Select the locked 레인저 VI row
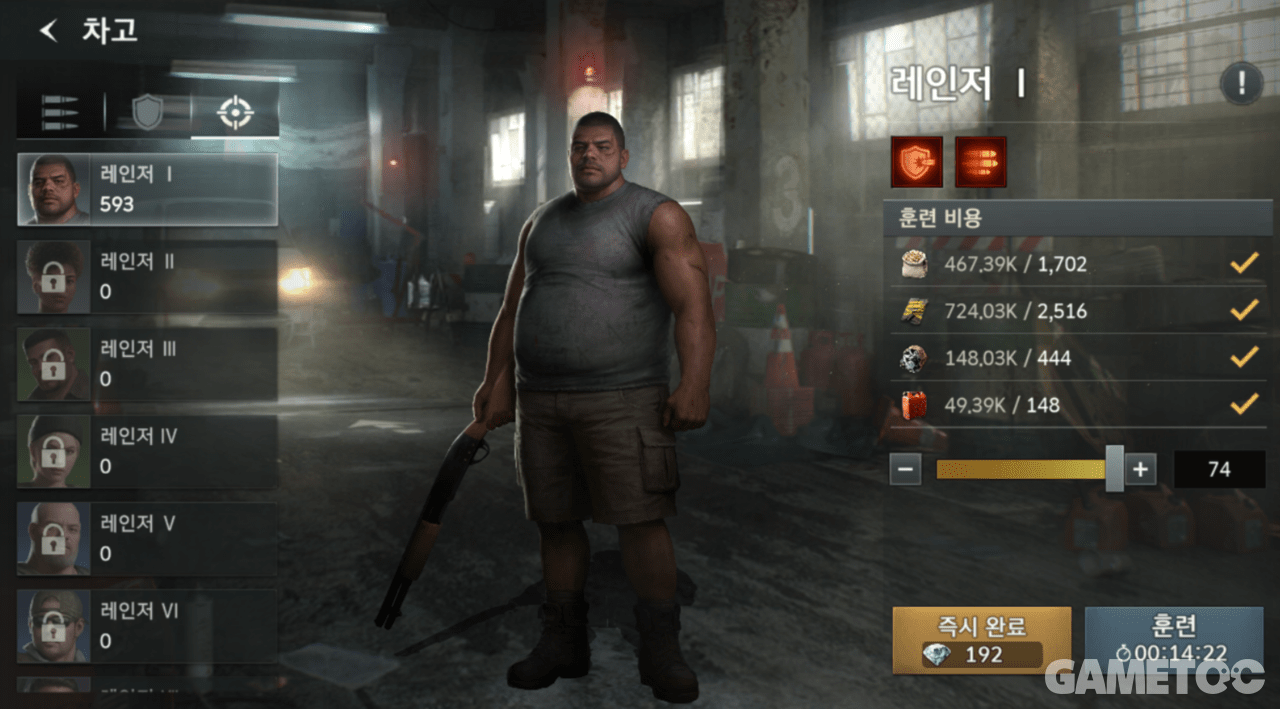 click(147, 625)
